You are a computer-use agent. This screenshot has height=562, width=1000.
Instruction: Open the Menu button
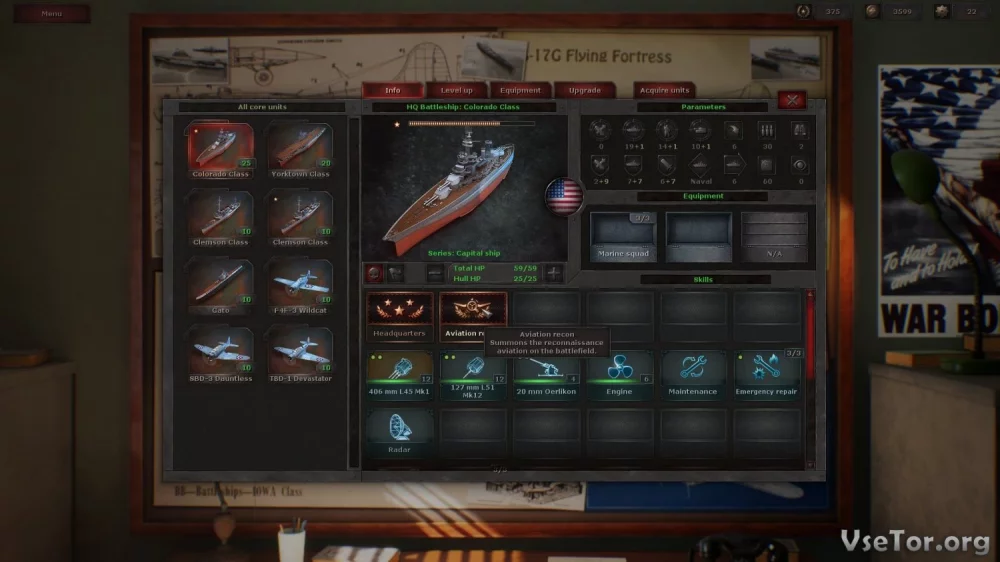click(52, 13)
